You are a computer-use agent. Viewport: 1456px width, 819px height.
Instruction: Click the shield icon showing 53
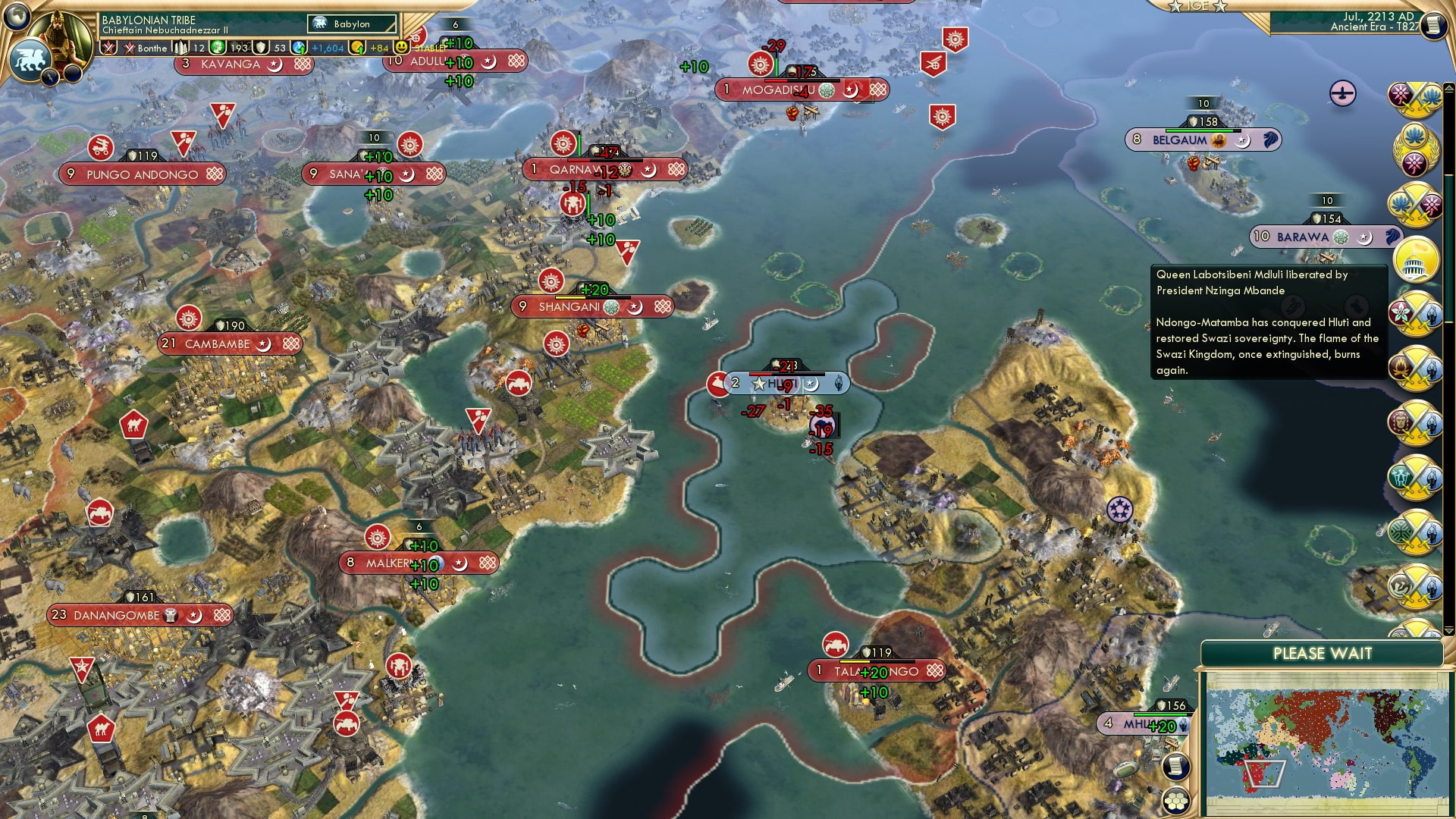259,47
